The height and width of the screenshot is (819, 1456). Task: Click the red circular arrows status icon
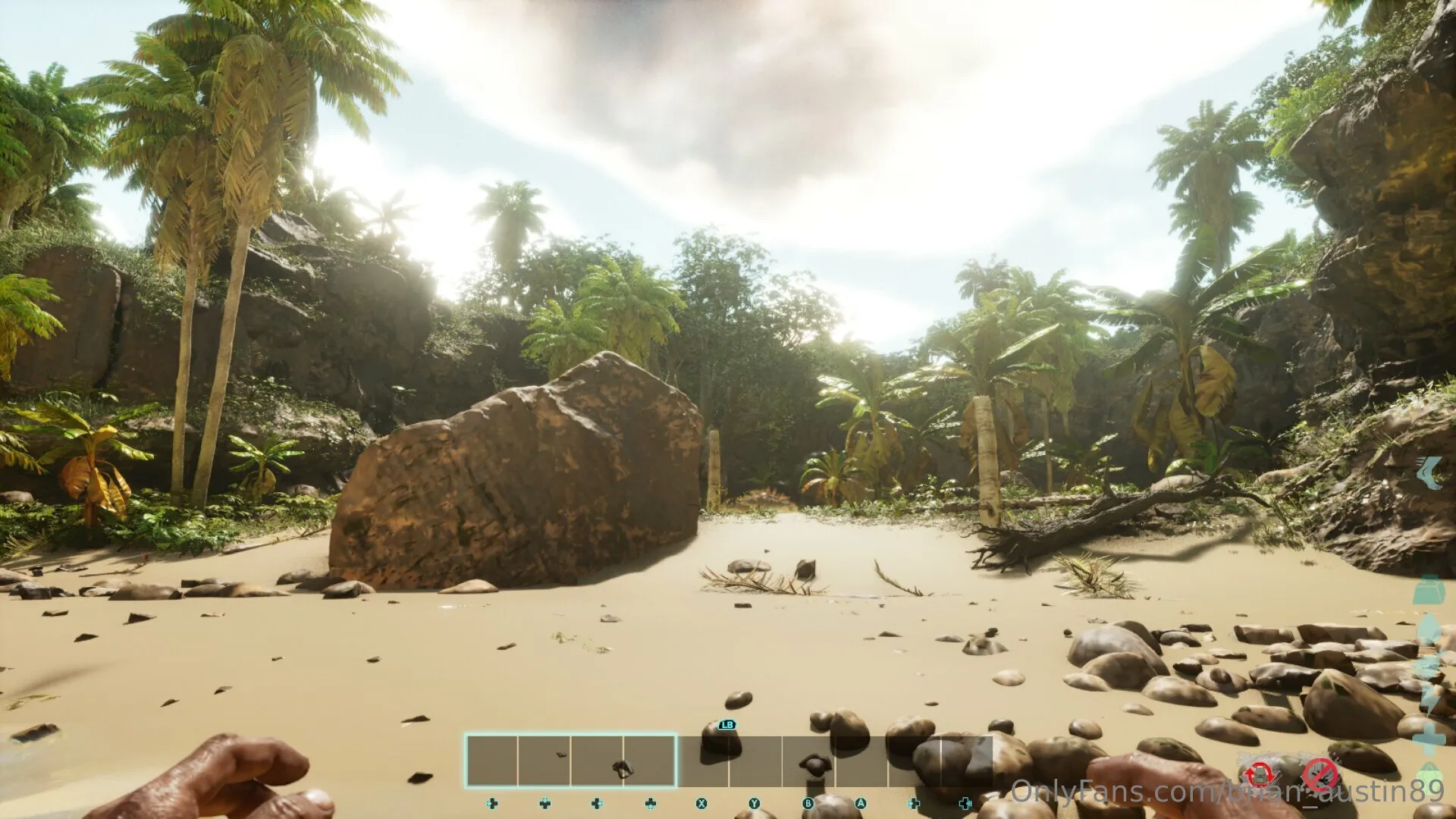point(1260,775)
